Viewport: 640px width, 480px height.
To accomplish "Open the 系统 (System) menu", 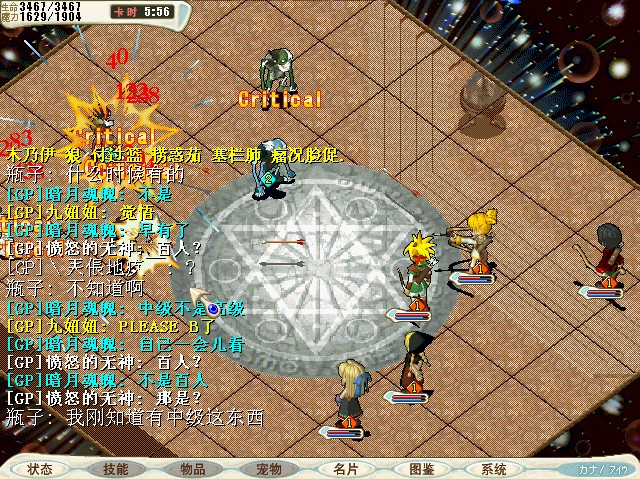I will point(493,468).
